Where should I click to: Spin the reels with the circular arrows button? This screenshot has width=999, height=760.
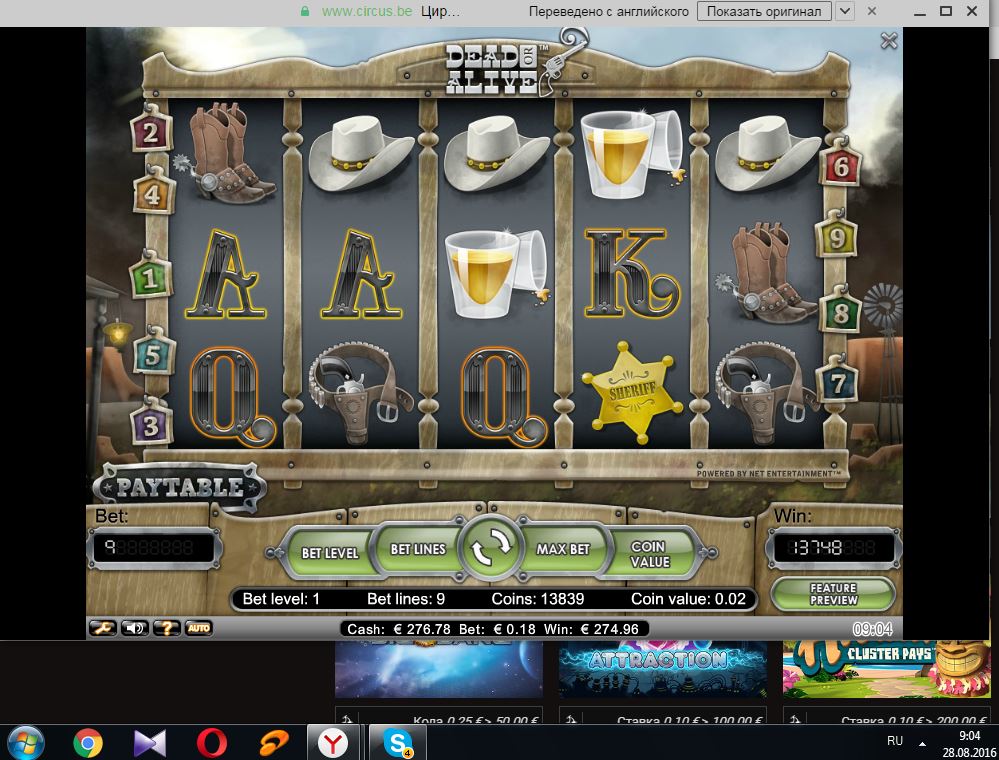[x=490, y=549]
